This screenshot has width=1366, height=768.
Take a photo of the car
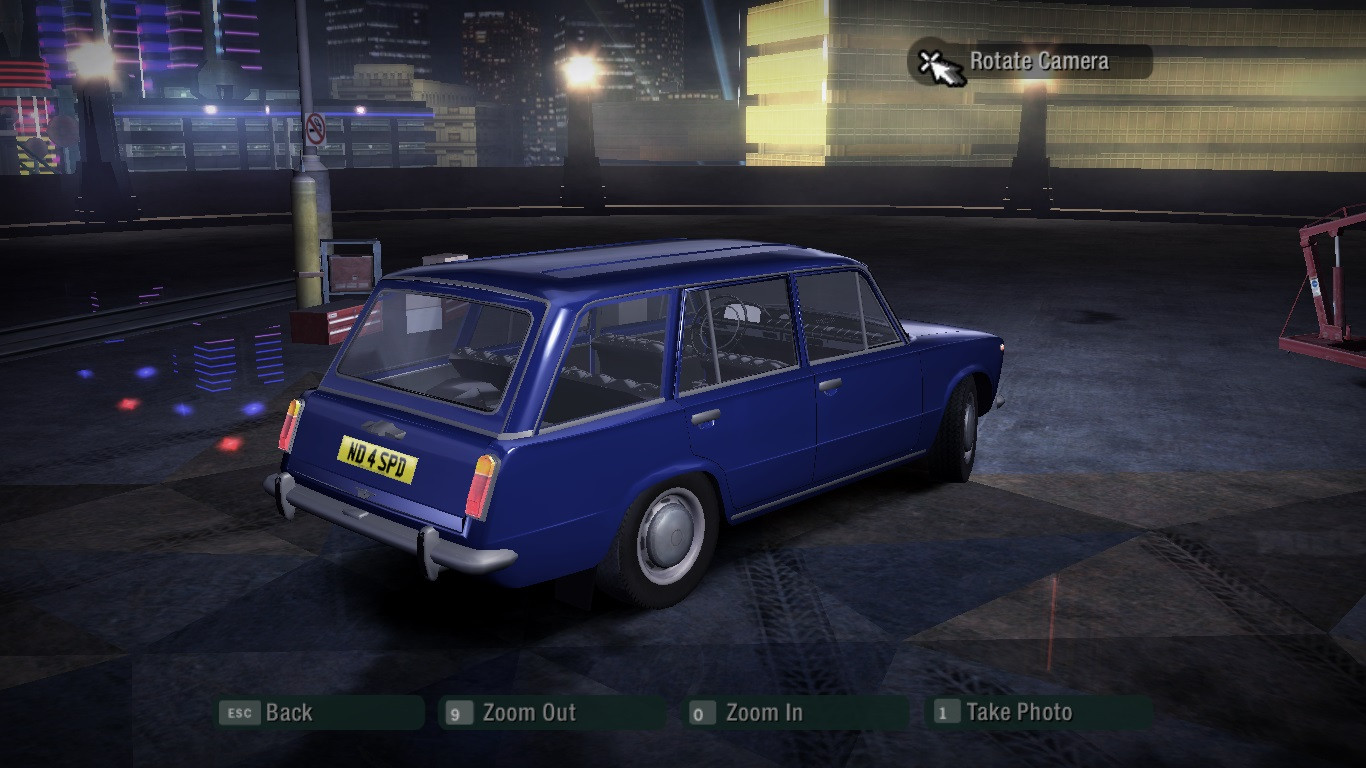coord(1040,713)
